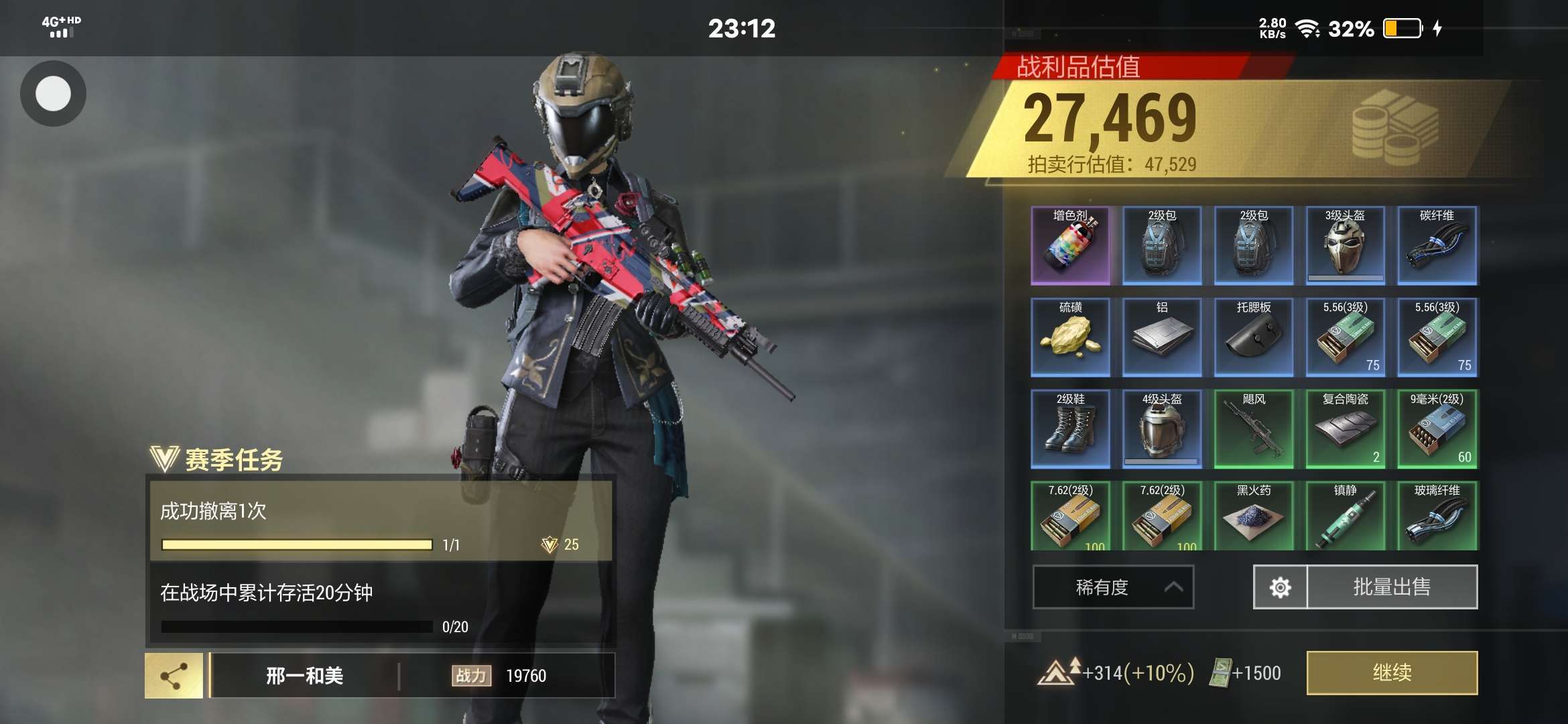Open the bulk sell gear settings
The height and width of the screenshot is (724, 1568).
[x=1280, y=587]
